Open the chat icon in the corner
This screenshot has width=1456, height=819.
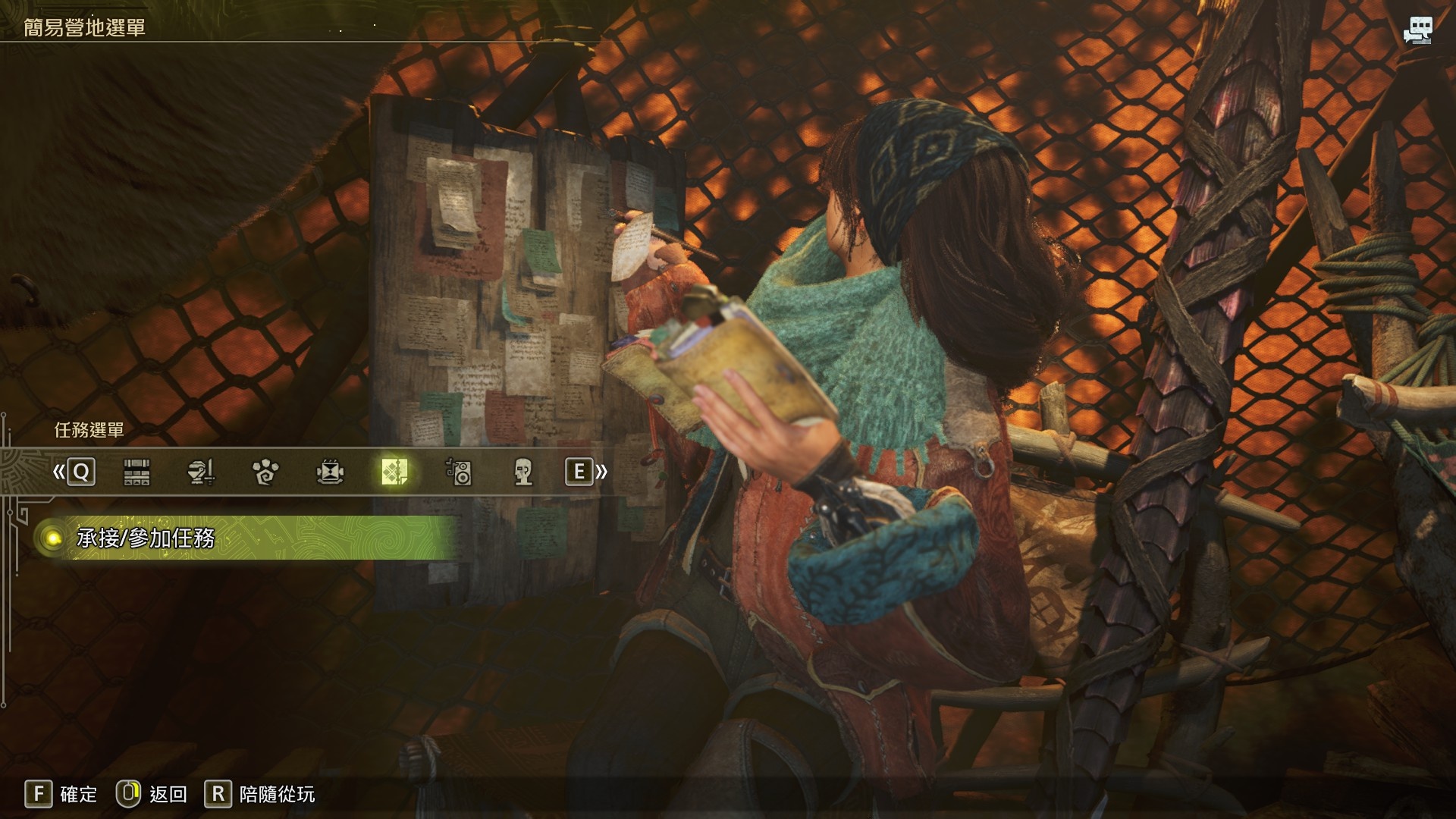[1417, 30]
